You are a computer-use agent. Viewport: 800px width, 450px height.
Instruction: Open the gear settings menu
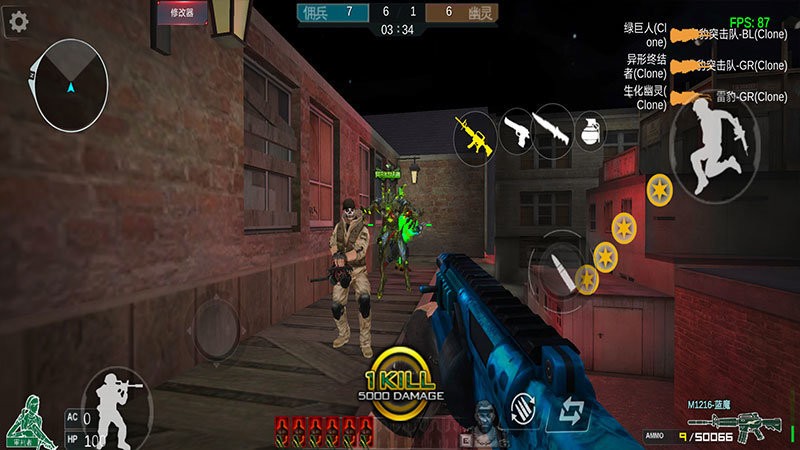(17, 24)
